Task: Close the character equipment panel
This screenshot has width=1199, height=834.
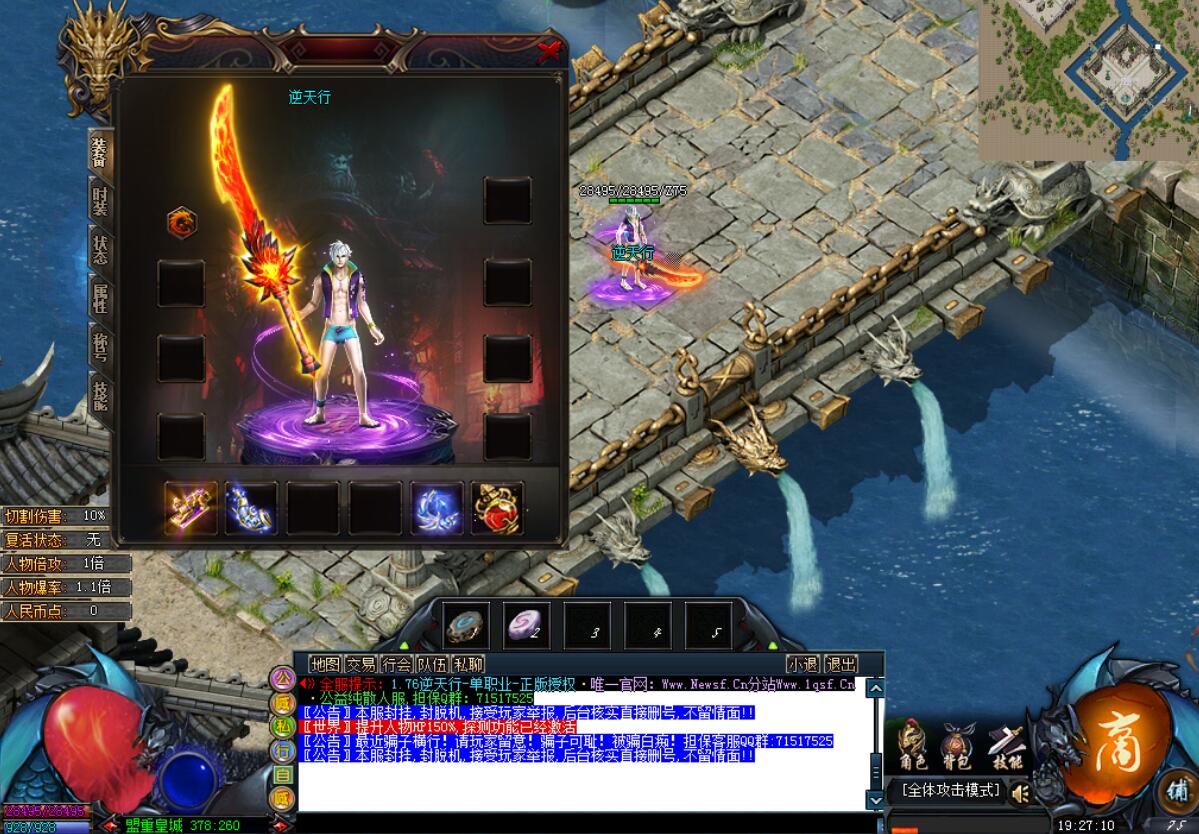Action: point(548,51)
